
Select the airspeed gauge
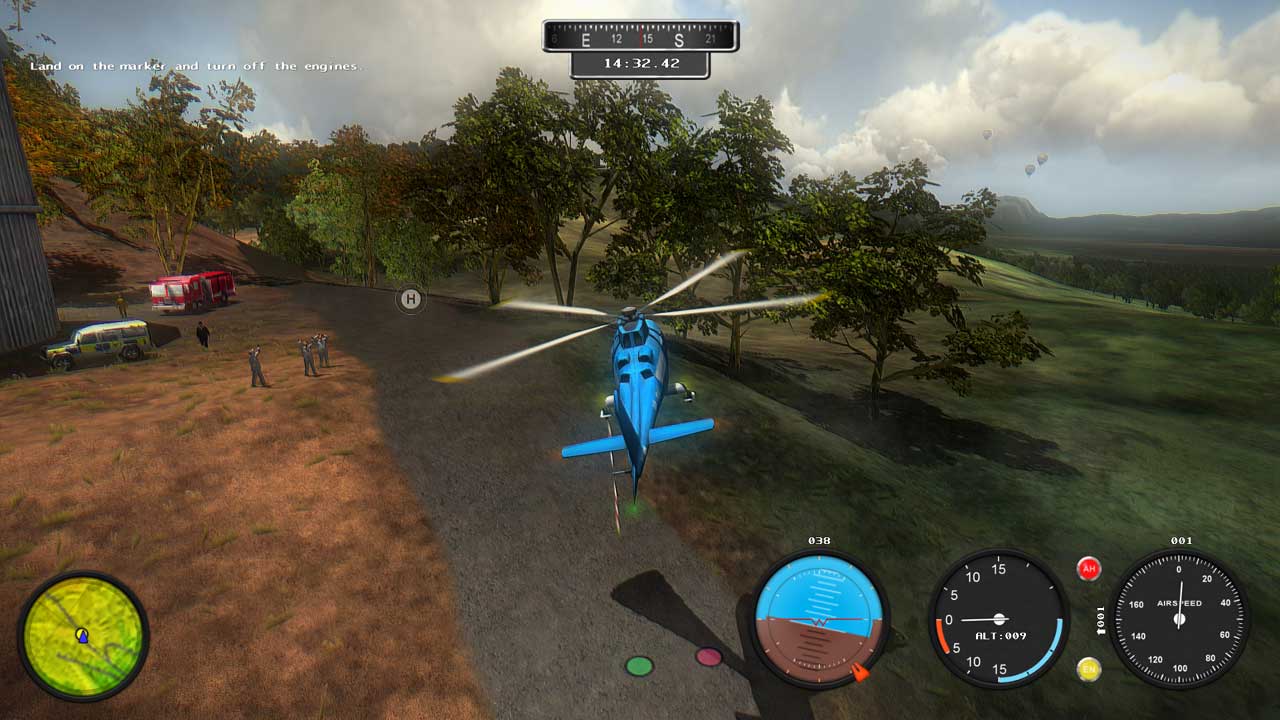(x=1180, y=618)
